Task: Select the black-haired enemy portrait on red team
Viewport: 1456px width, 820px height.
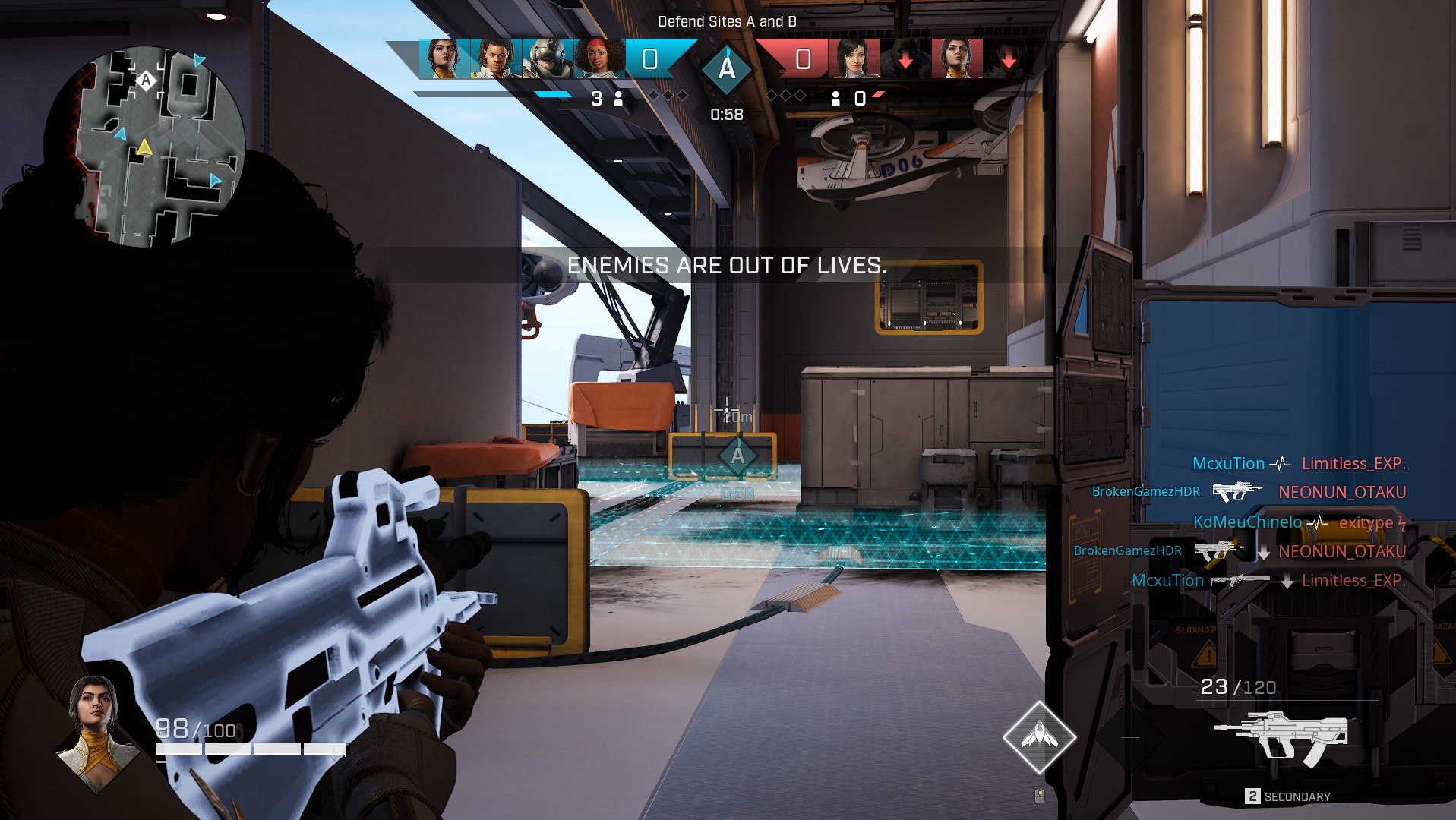Action: pos(854,58)
